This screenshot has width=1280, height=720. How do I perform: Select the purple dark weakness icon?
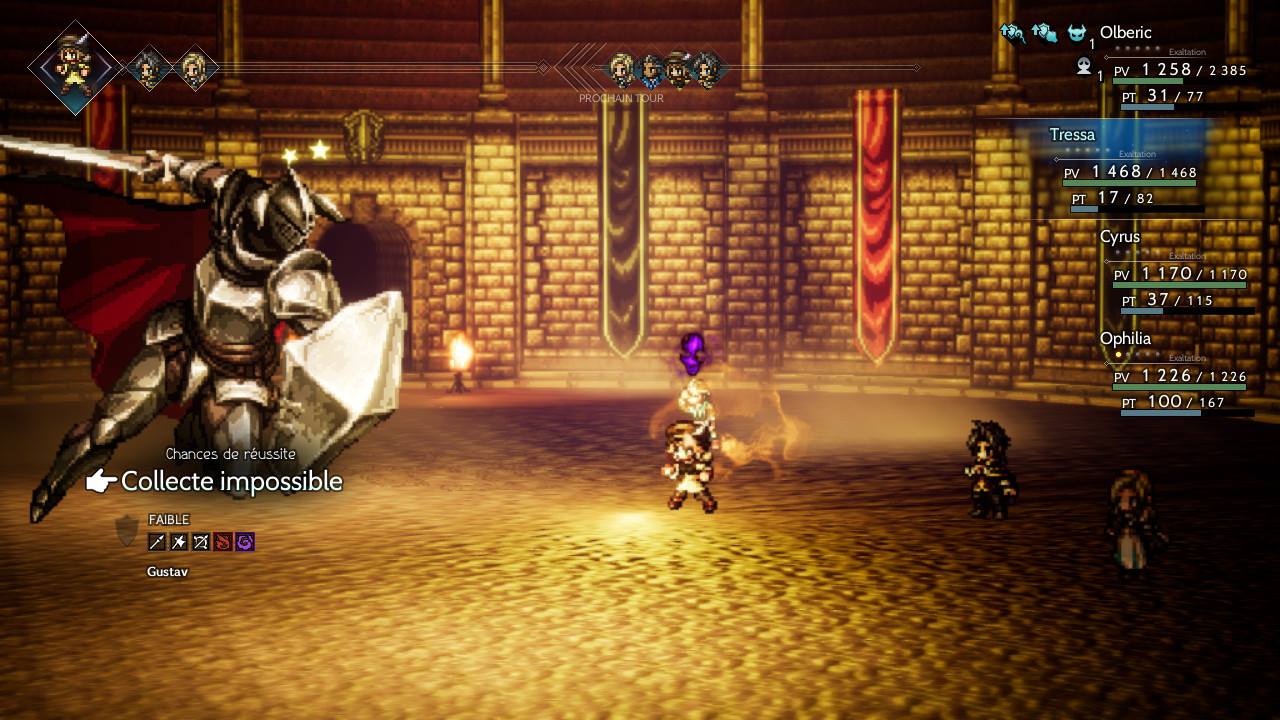pos(245,542)
